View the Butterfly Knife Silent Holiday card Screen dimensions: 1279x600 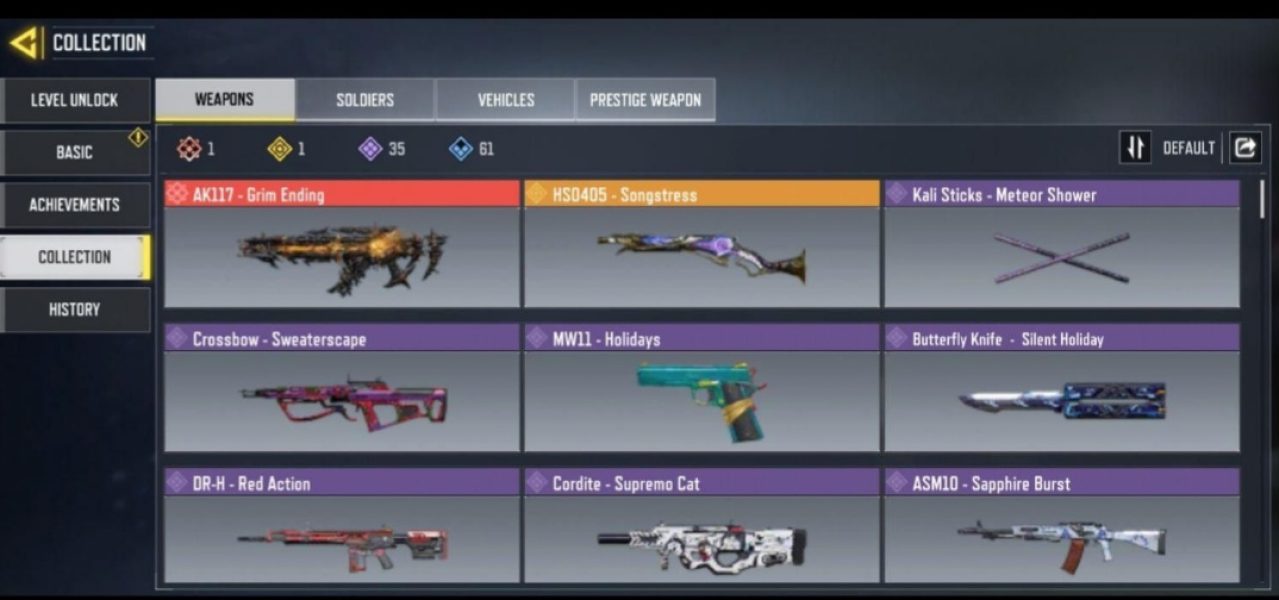point(1061,388)
